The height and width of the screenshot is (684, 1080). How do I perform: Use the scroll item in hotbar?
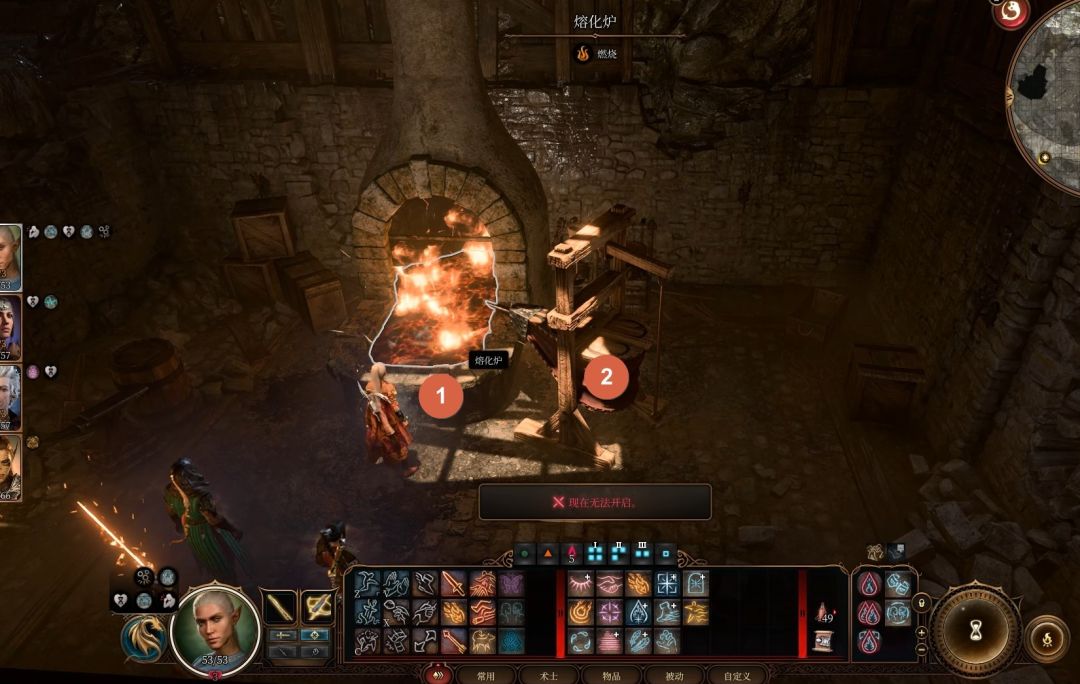(823, 641)
